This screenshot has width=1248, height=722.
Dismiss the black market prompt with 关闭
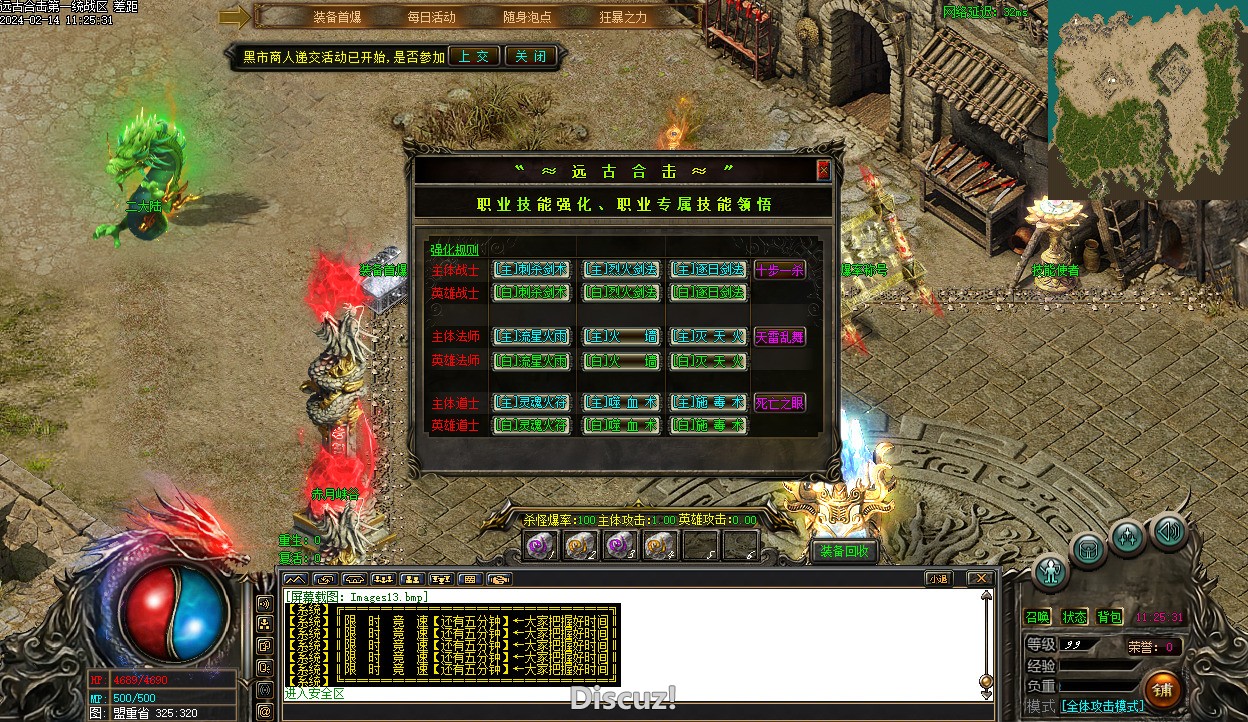click(x=530, y=56)
